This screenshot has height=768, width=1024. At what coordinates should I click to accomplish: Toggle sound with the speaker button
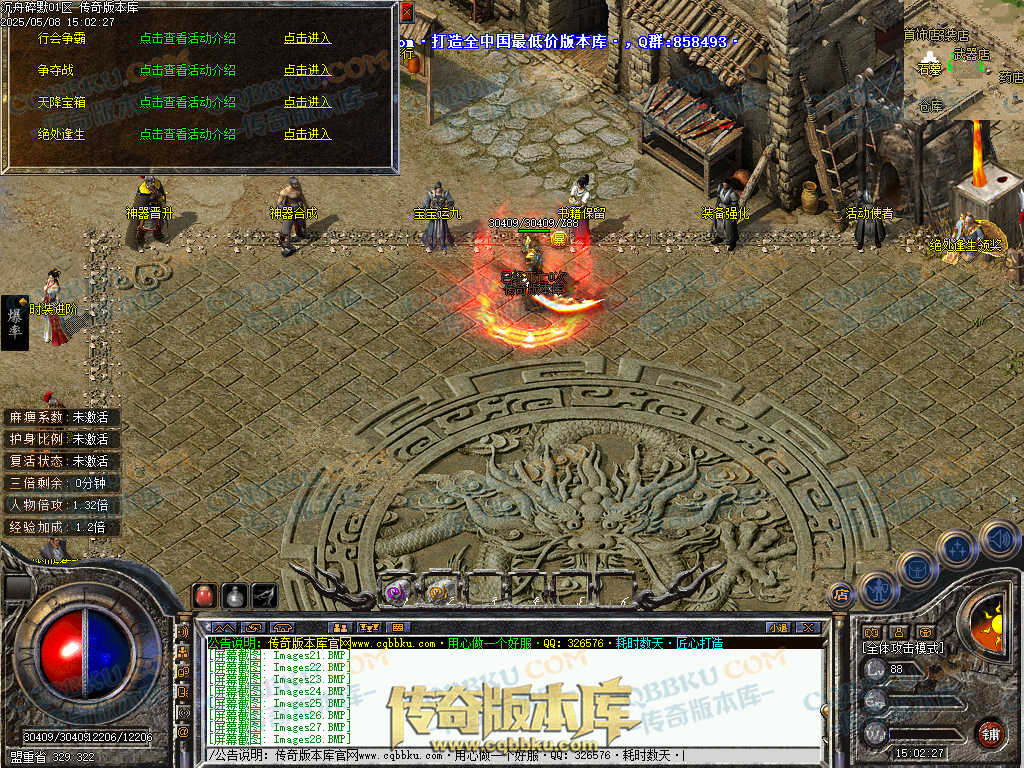[998, 539]
